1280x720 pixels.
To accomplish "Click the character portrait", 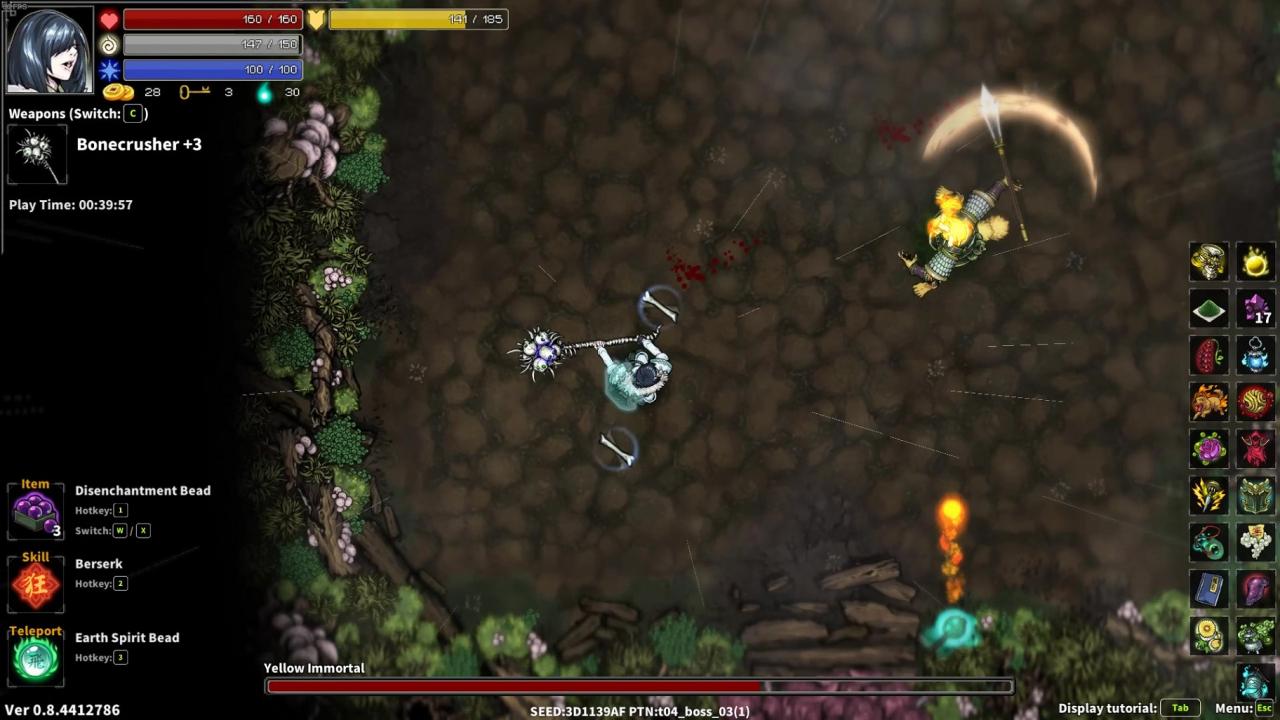I will point(49,49).
